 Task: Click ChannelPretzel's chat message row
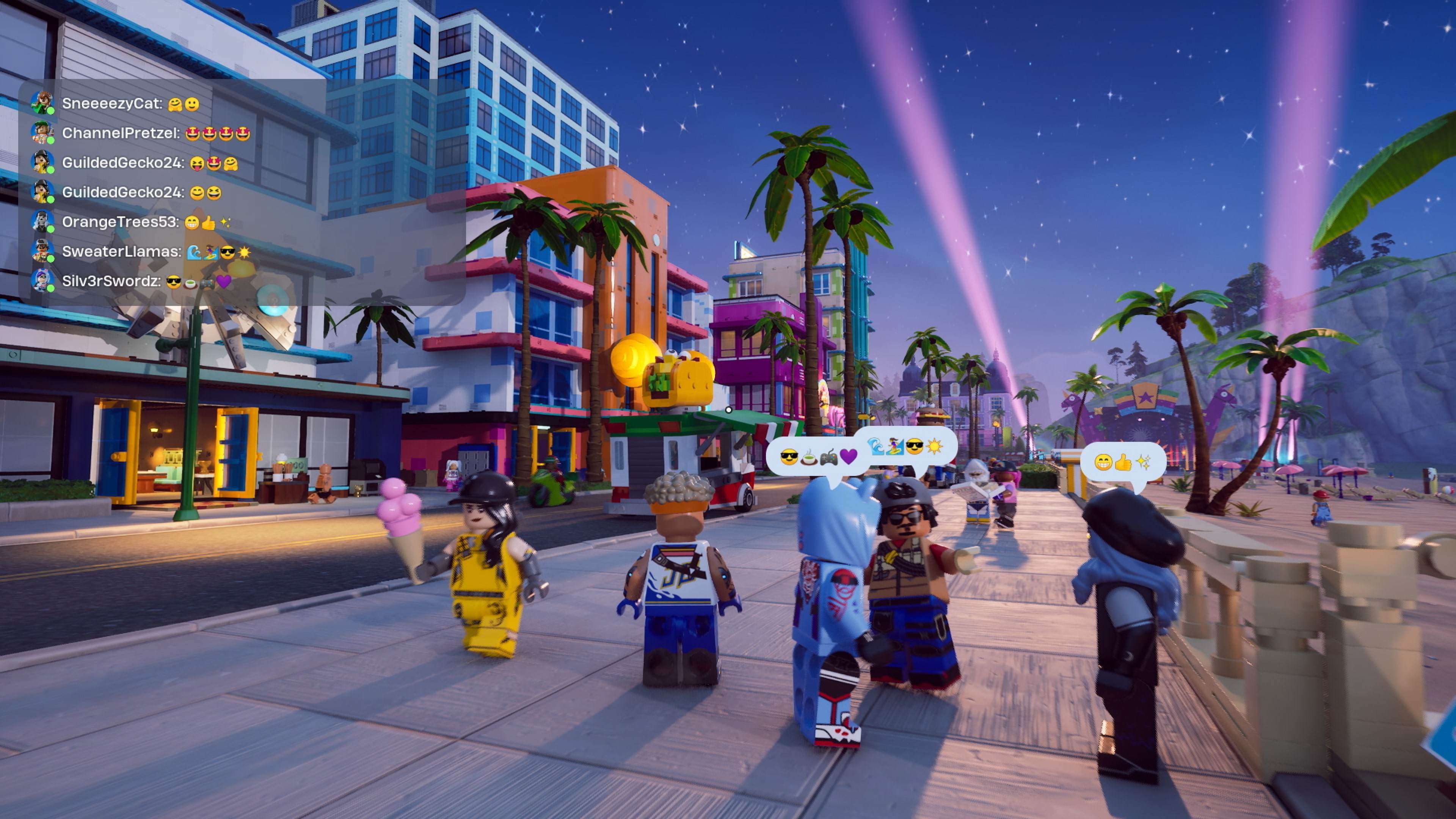point(155,133)
